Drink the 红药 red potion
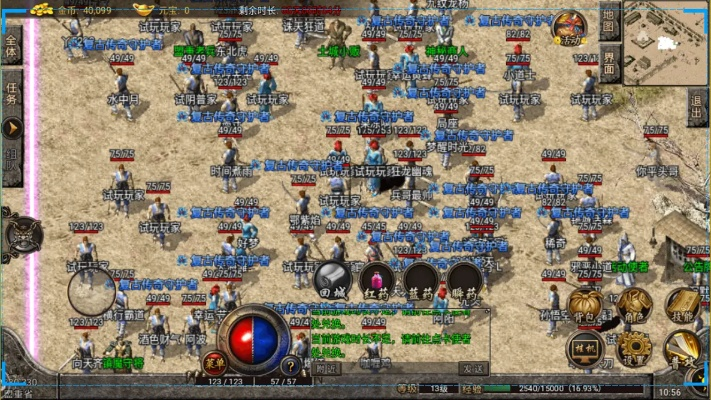Image resolution: width=711 pixels, height=400 pixels. (377, 281)
